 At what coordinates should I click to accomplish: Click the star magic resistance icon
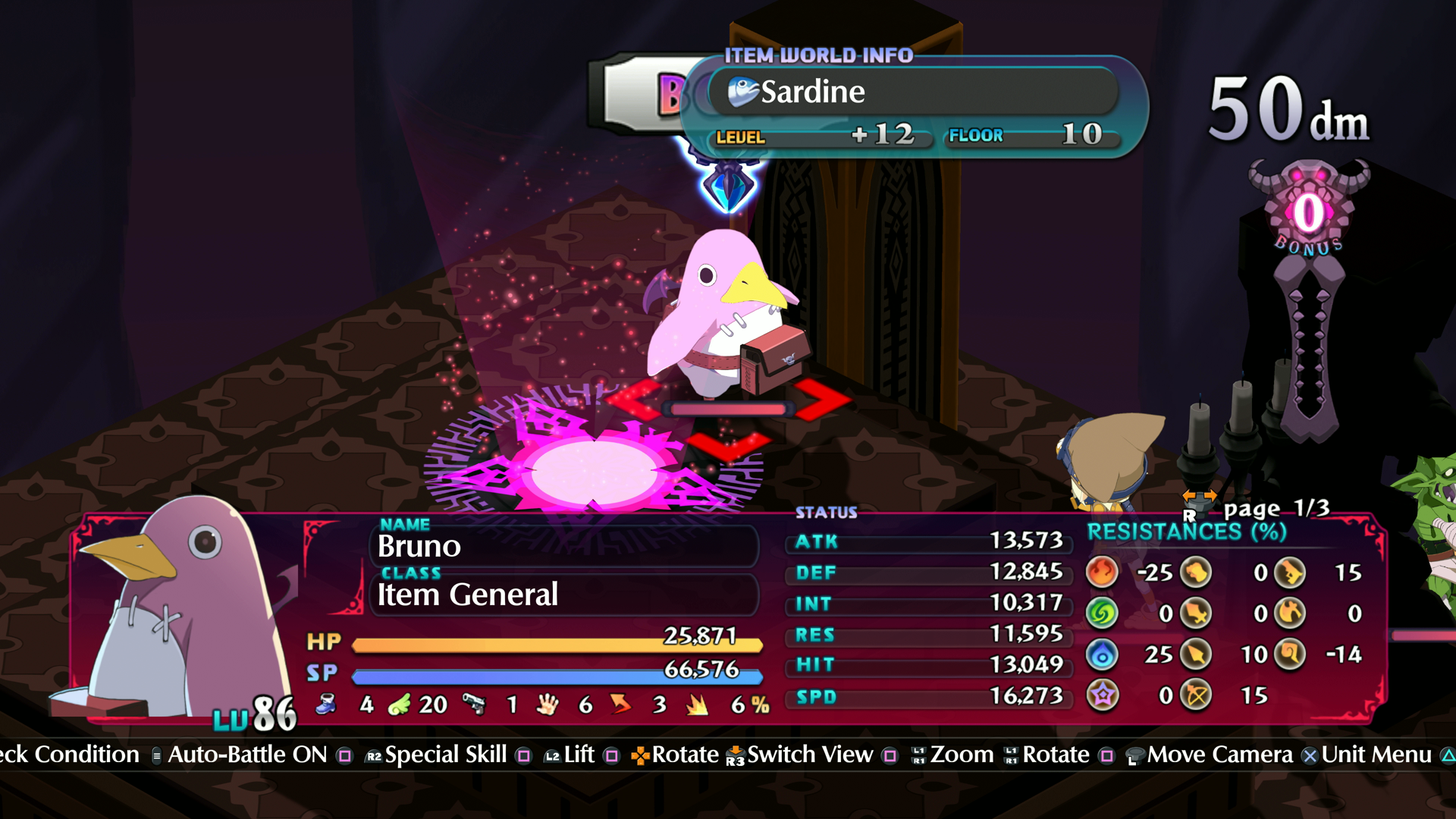pyautogui.click(x=1104, y=692)
